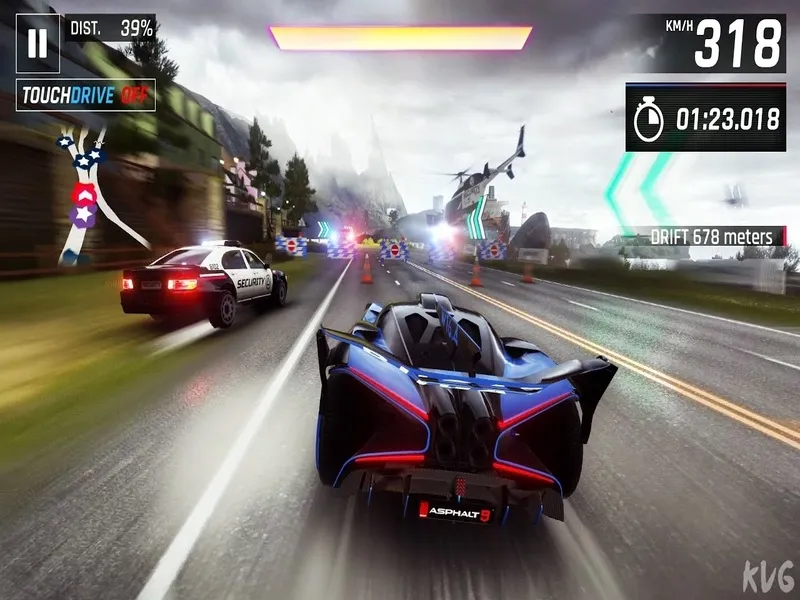Pause the race with the pause button
The width and height of the screenshot is (800, 600).
coord(38,43)
